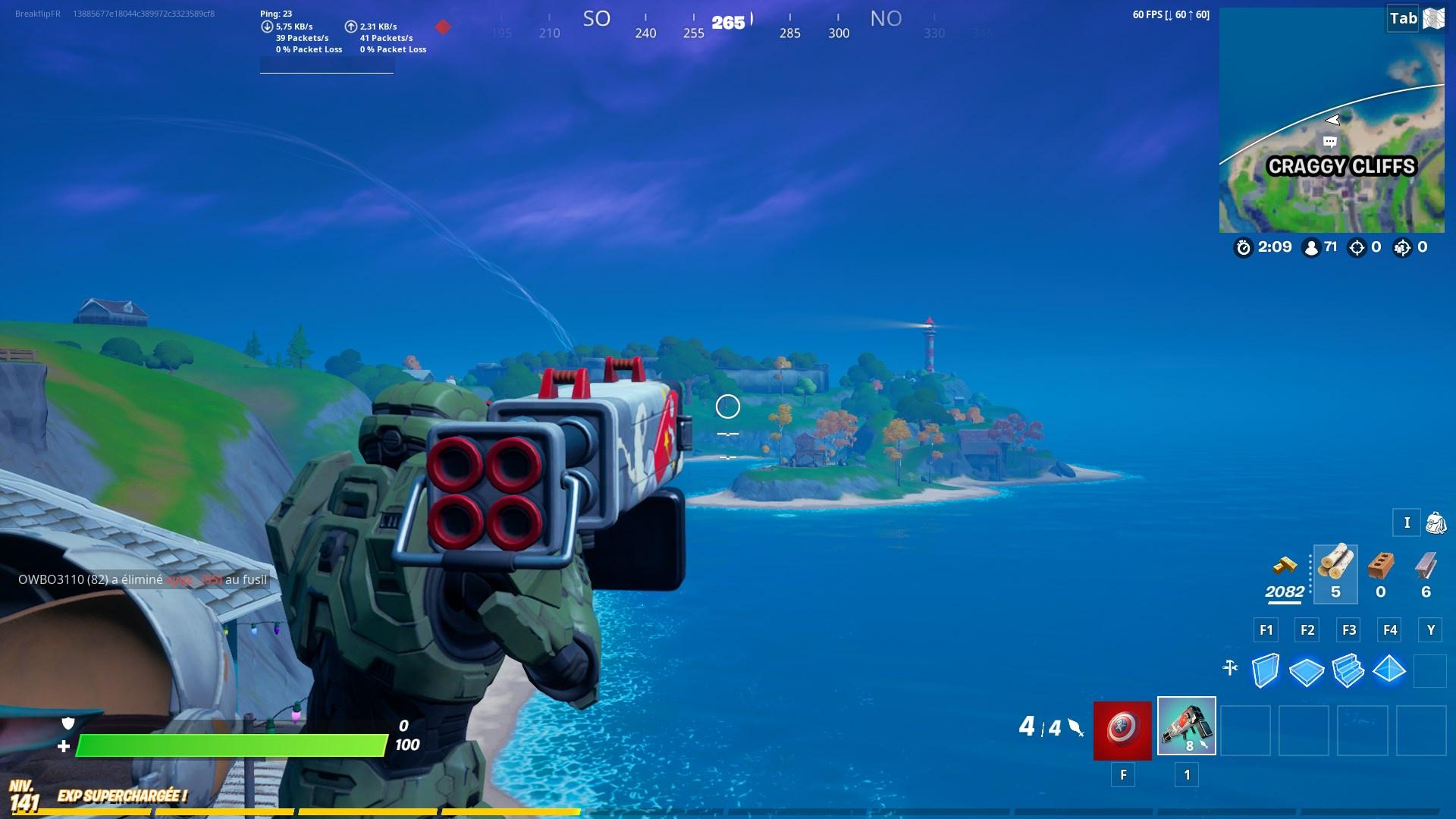Image resolution: width=1456 pixels, height=819 pixels.
Task: Open the backpack icon next to the I key
Action: coord(1436,522)
